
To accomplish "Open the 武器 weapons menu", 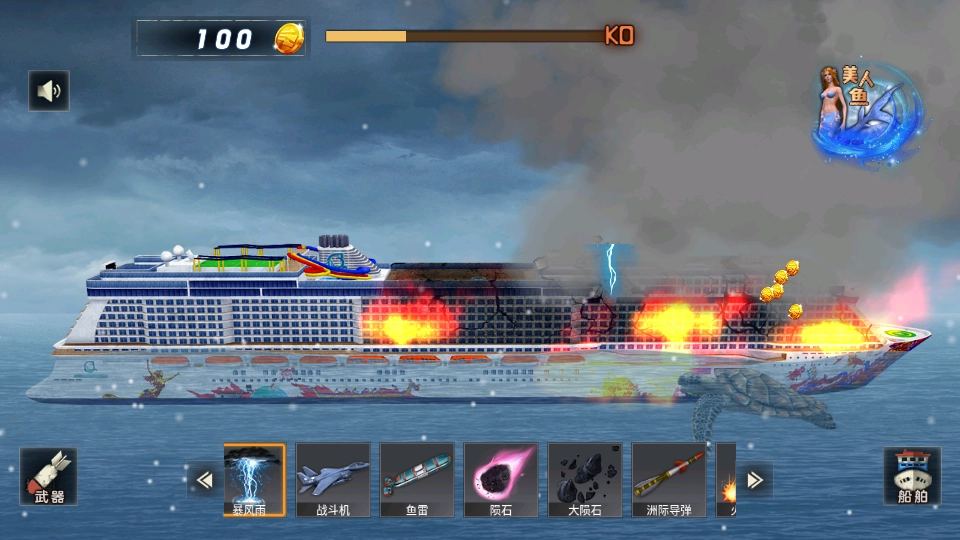I will [48, 476].
